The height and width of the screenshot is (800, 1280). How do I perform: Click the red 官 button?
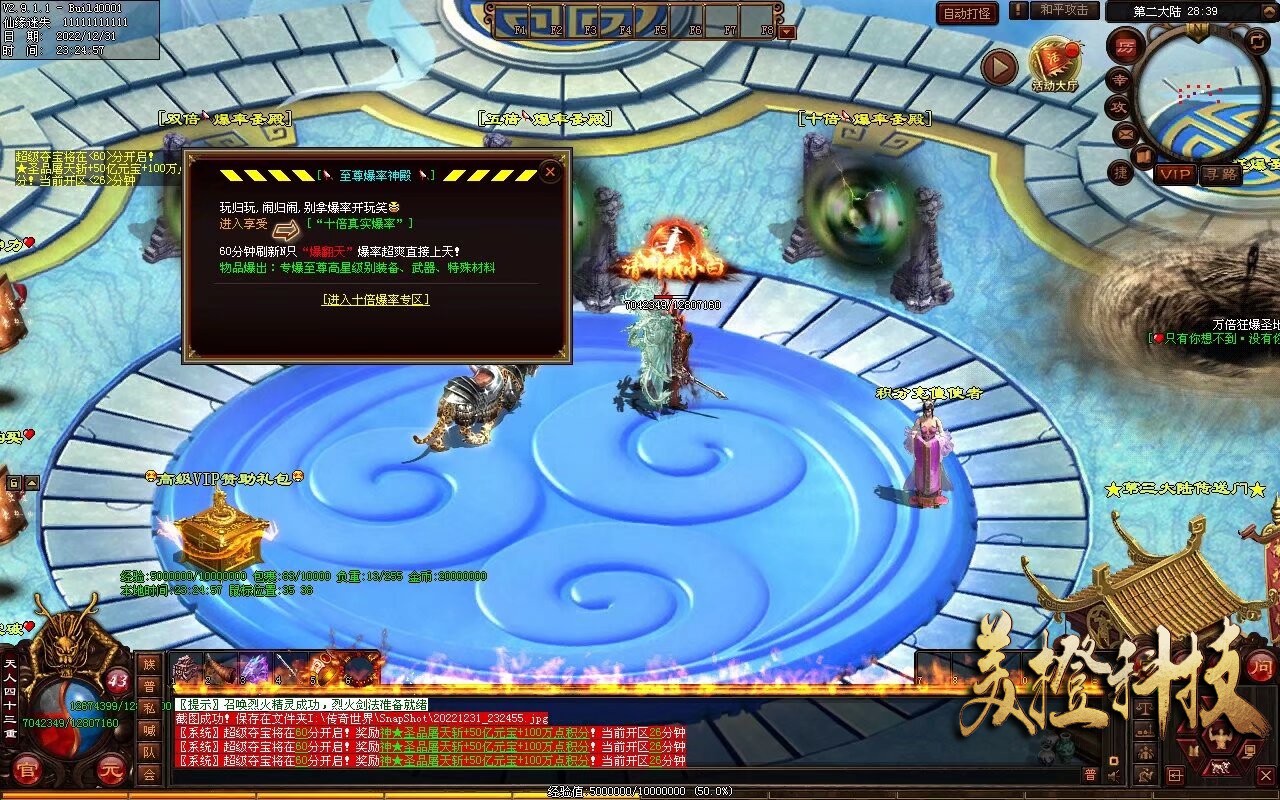click(26, 770)
